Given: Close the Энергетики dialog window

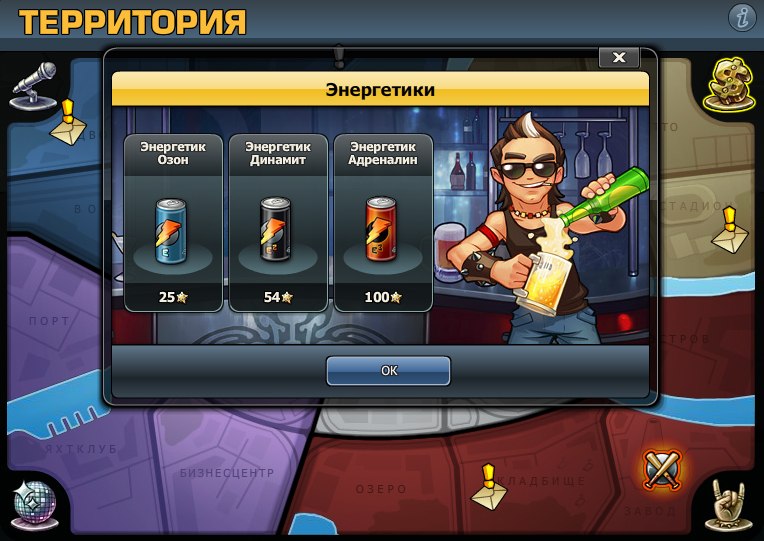Looking at the screenshot, I should 618,58.
